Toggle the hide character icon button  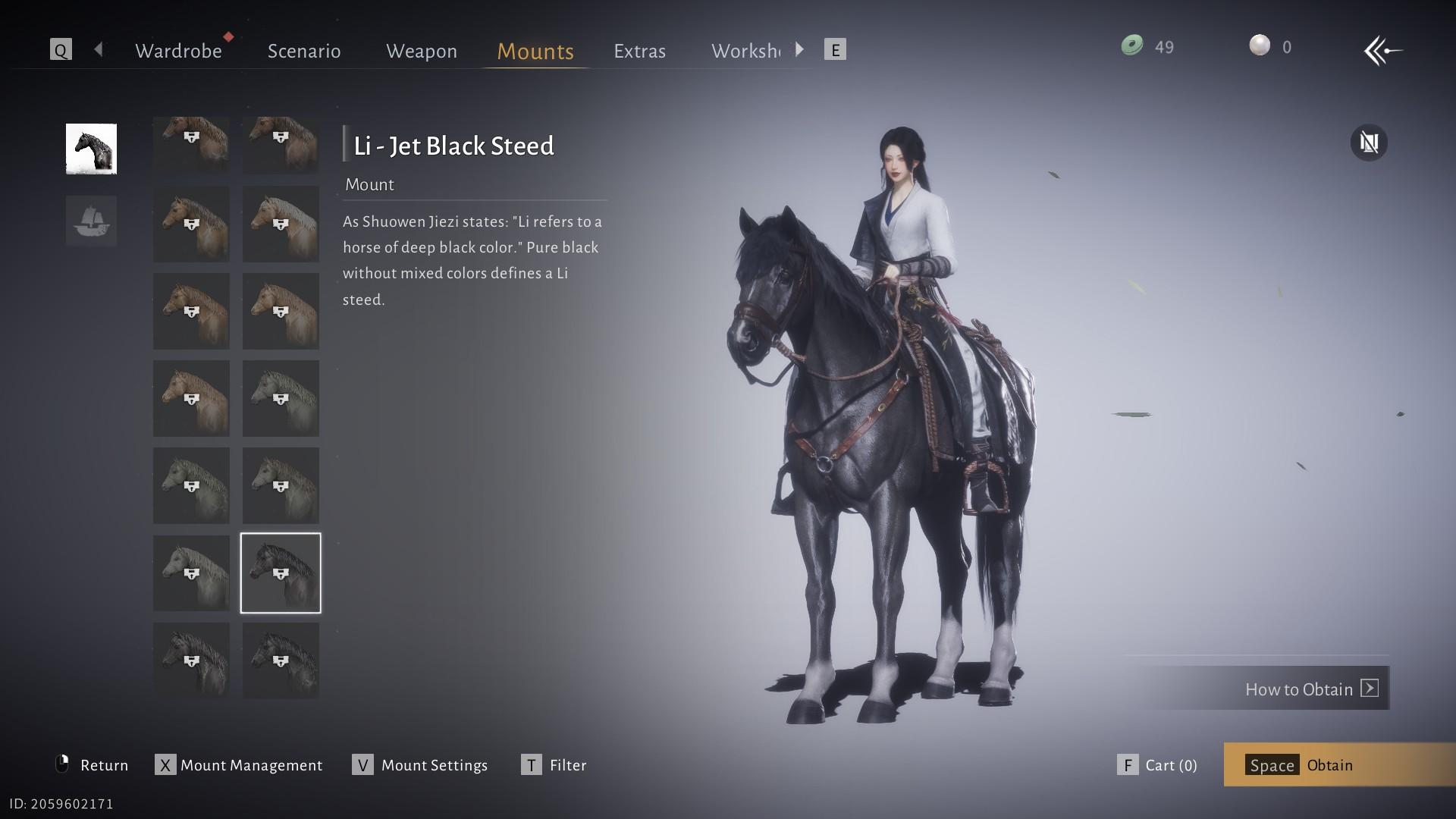tap(1369, 143)
